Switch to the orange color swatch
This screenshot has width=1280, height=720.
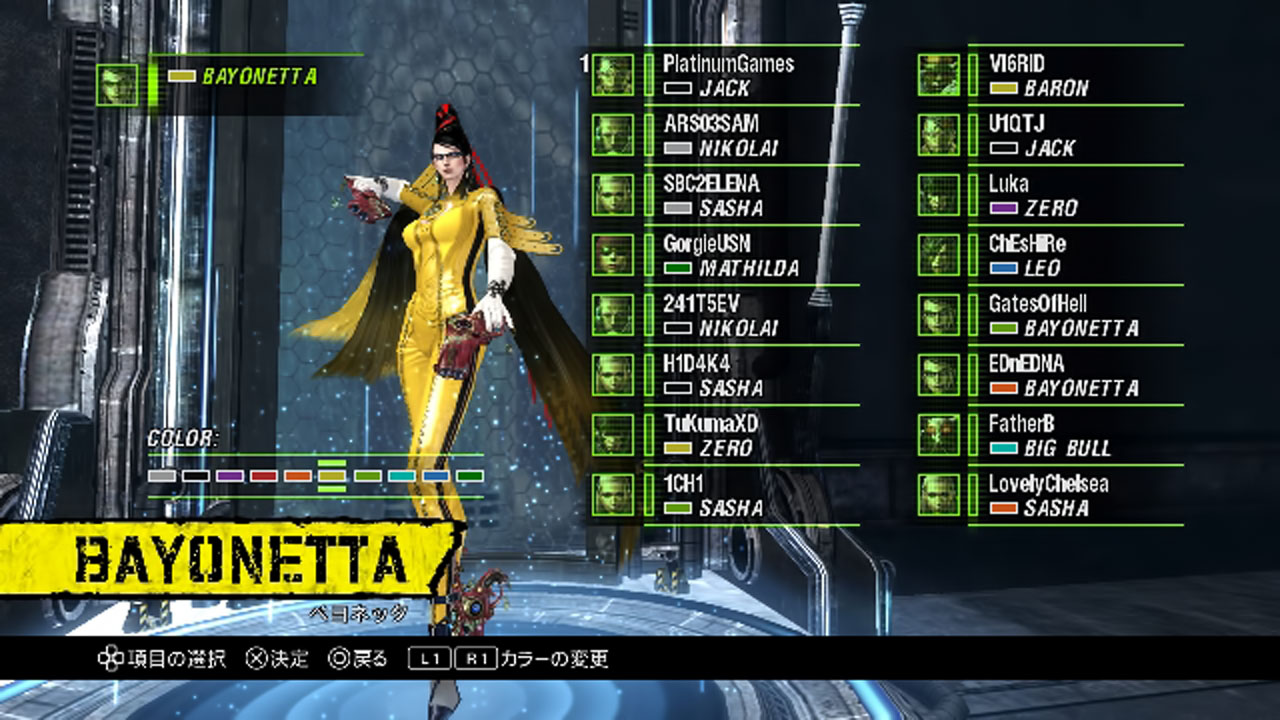click(x=298, y=476)
